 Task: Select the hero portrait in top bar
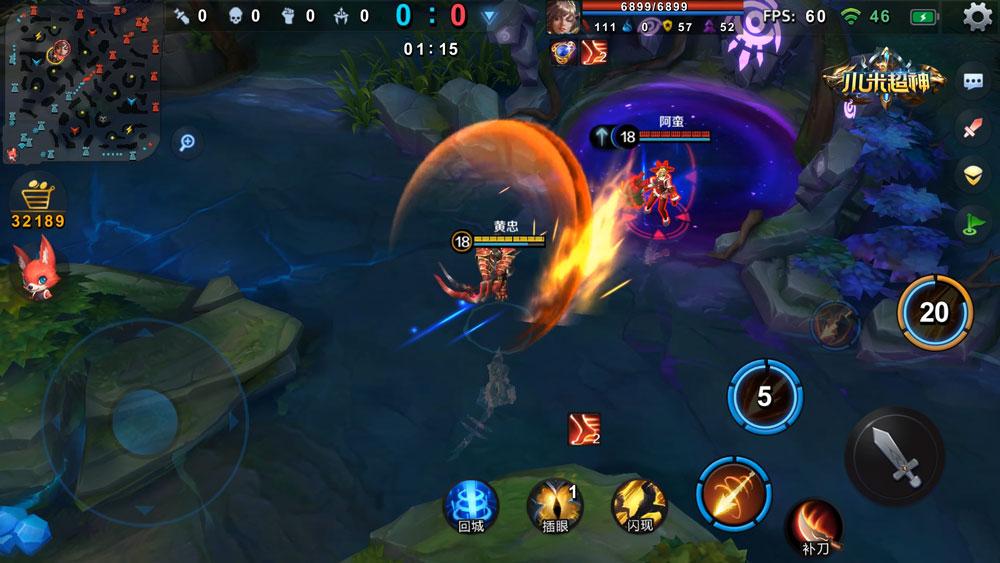[562, 17]
